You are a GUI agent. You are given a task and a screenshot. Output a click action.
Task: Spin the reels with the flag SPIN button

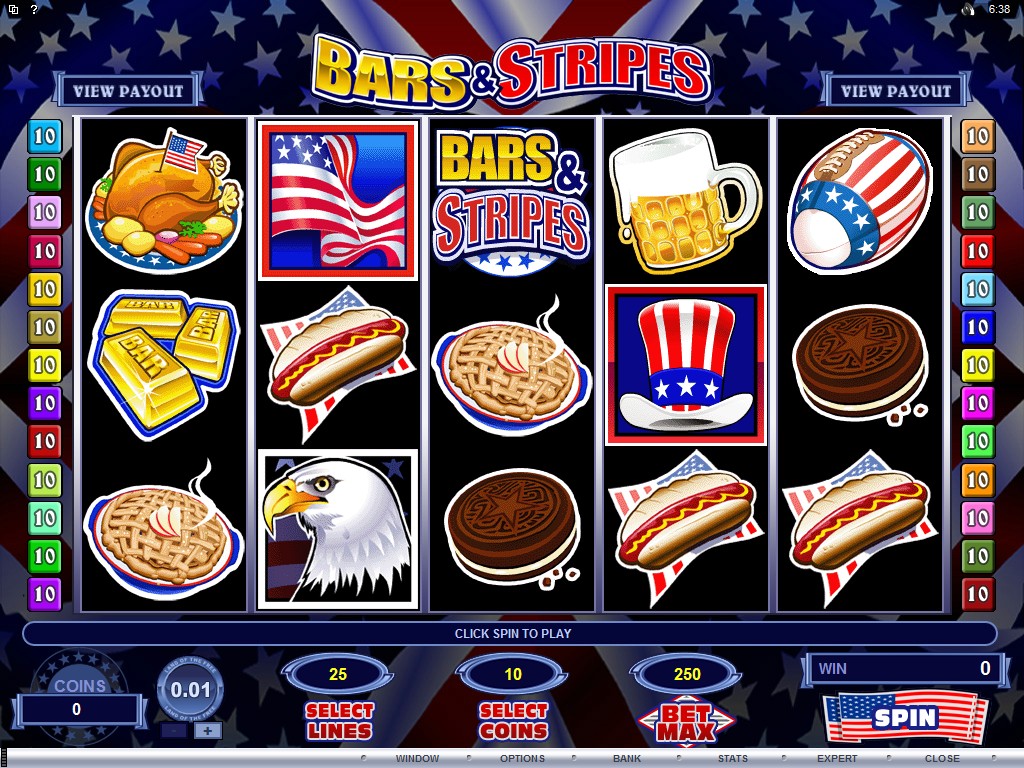tap(905, 717)
